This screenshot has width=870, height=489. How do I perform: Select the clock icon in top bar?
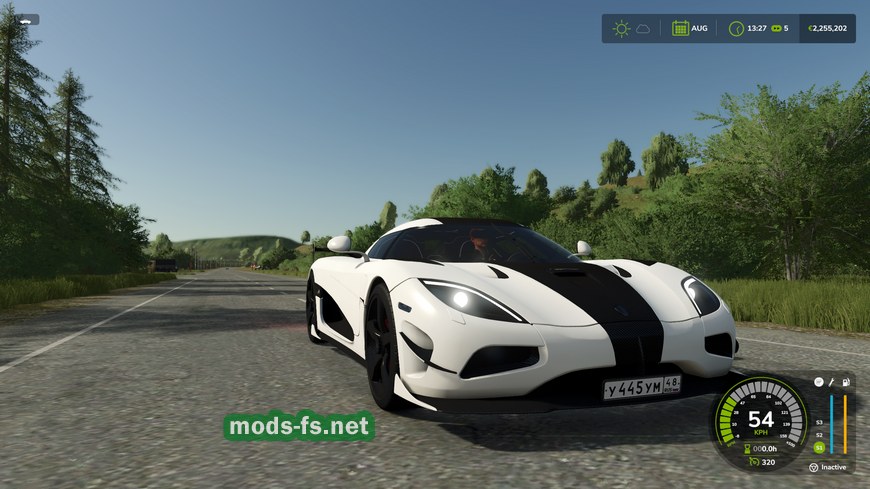(736, 28)
